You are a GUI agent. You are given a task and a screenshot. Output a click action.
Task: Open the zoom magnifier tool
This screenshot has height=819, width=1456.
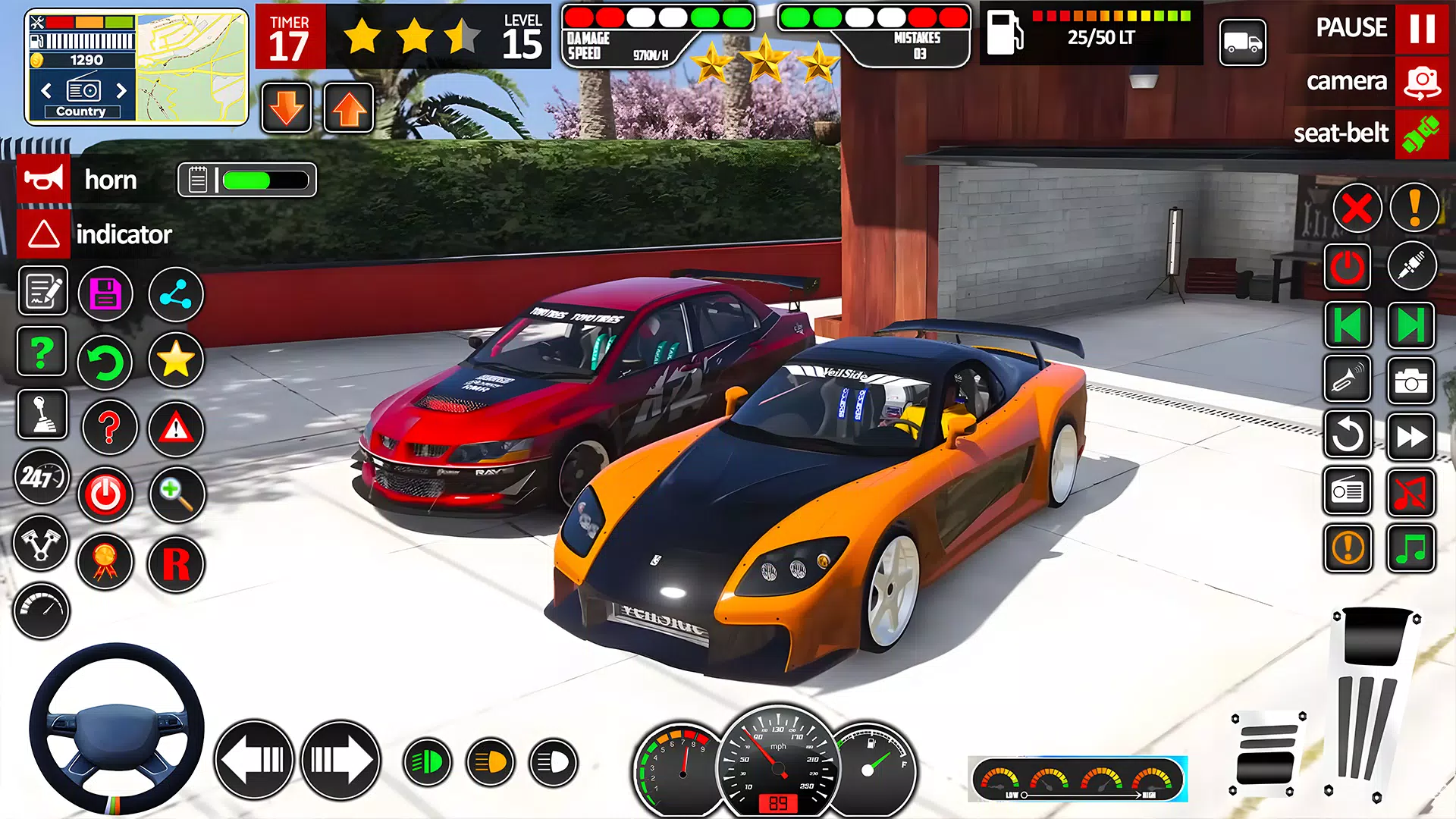coord(176,494)
